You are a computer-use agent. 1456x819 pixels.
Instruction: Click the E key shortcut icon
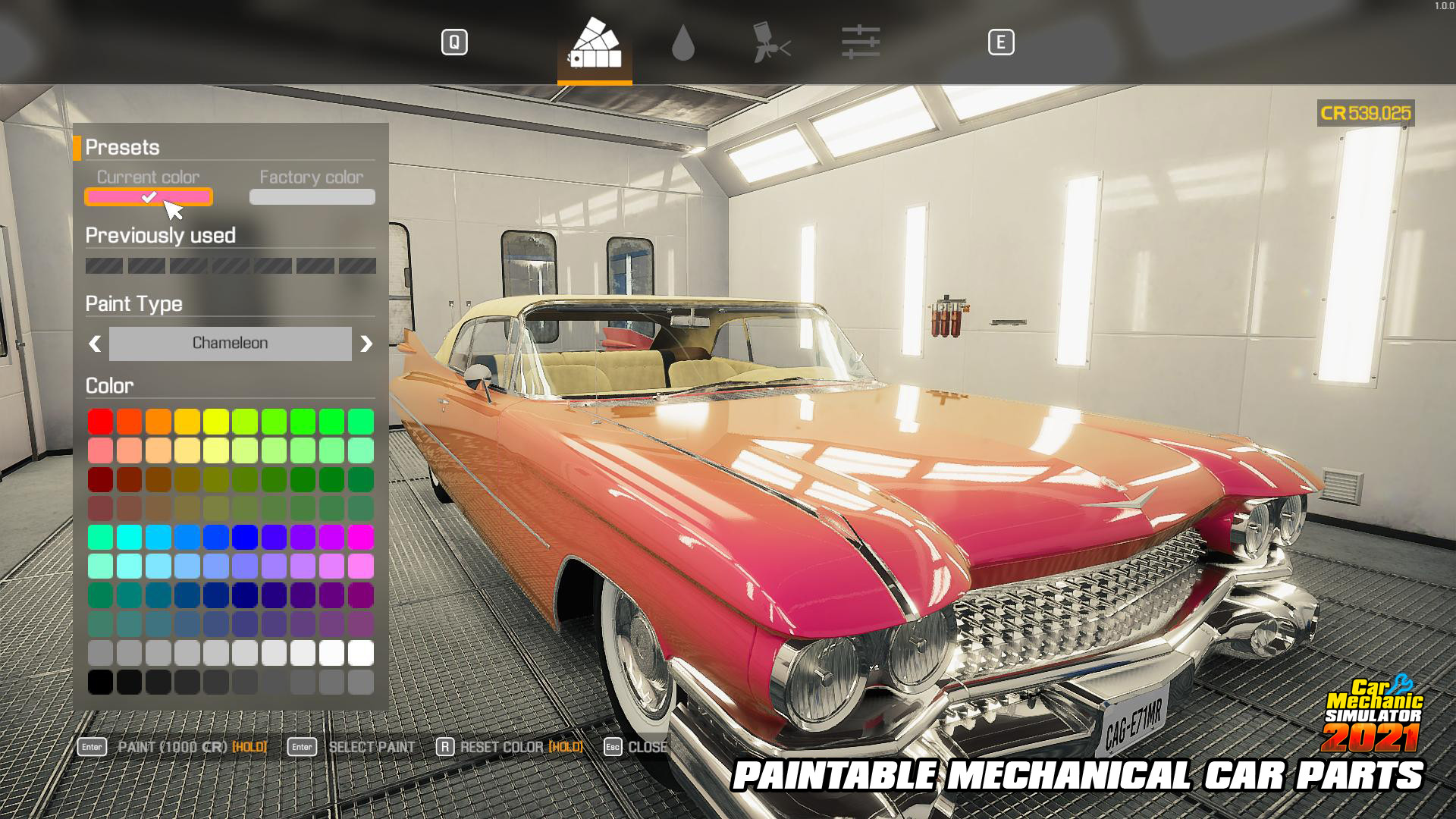(1003, 43)
